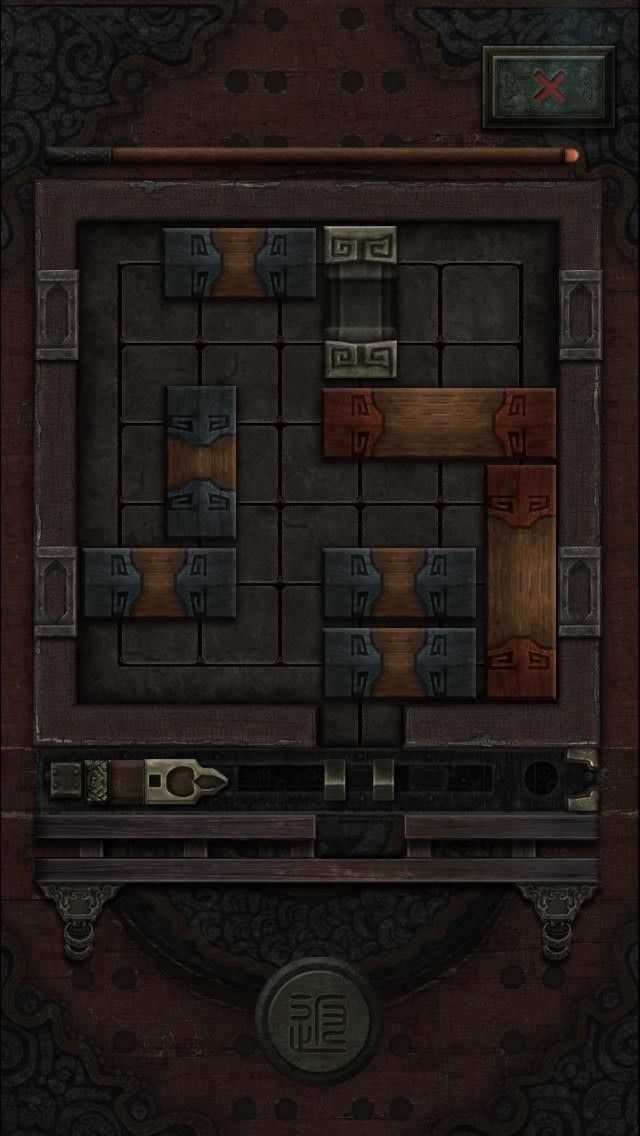Select the bottom-most blue horizontal block
The width and height of the screenshot is (640, 1136).
(x=399, y=662)
